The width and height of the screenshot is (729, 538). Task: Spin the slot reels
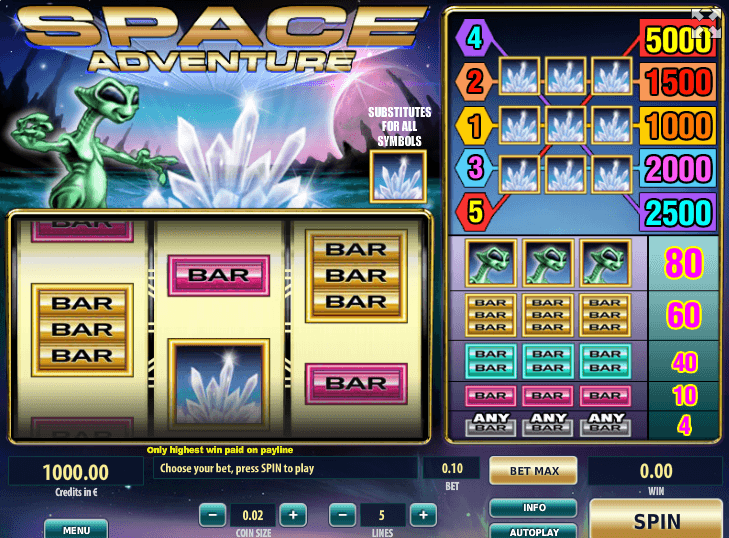click(x=657, y=520)
